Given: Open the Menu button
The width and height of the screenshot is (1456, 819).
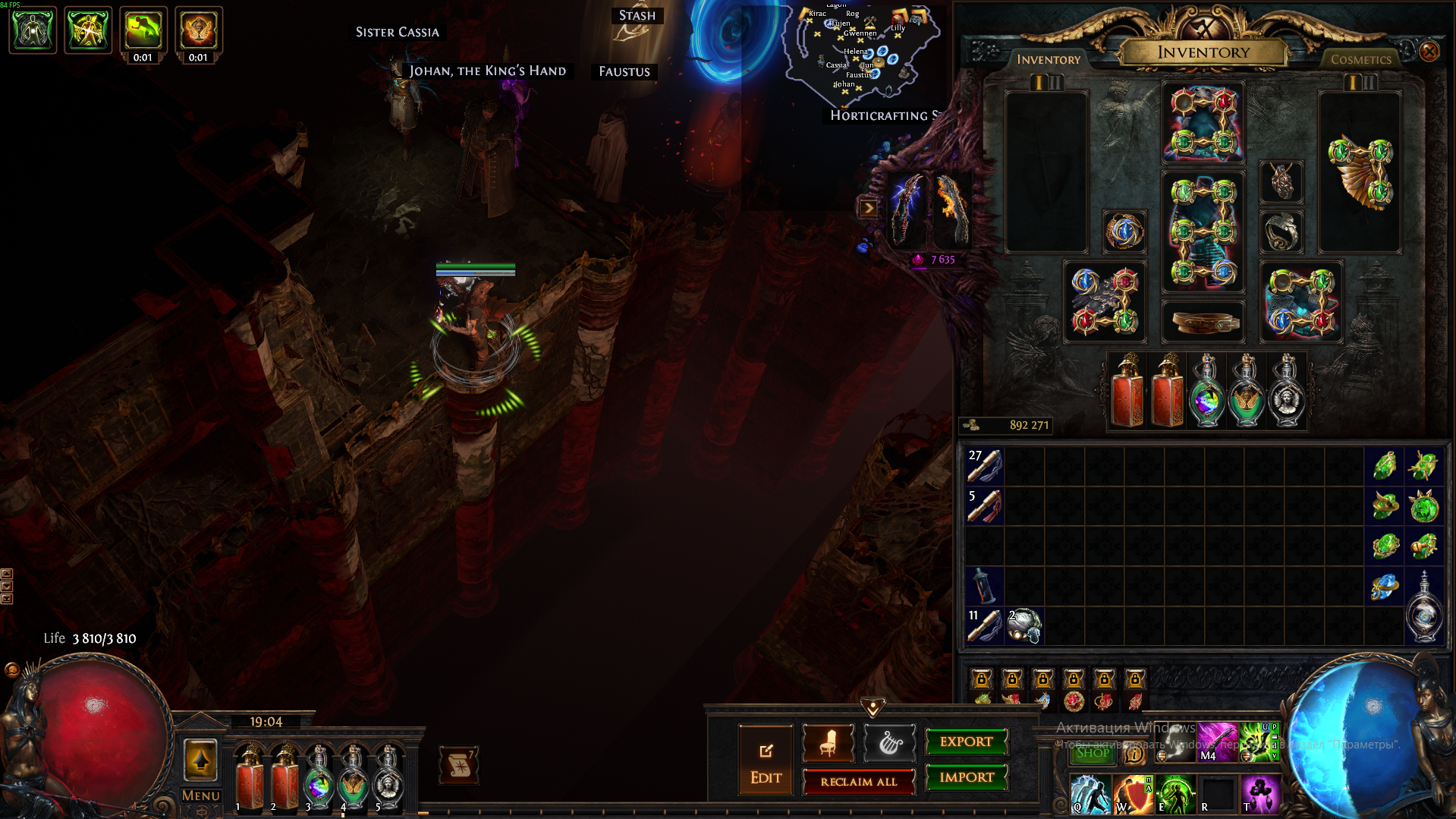Looking at the screenshot, I should 200,795.
